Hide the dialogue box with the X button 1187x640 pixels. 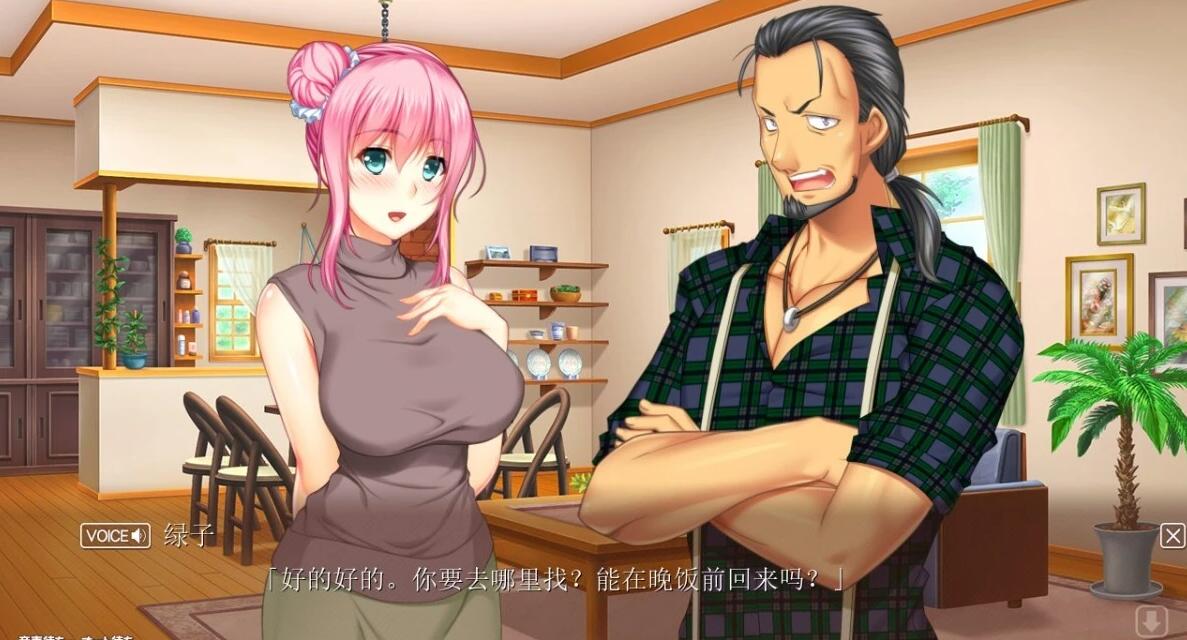point(1172,536)
